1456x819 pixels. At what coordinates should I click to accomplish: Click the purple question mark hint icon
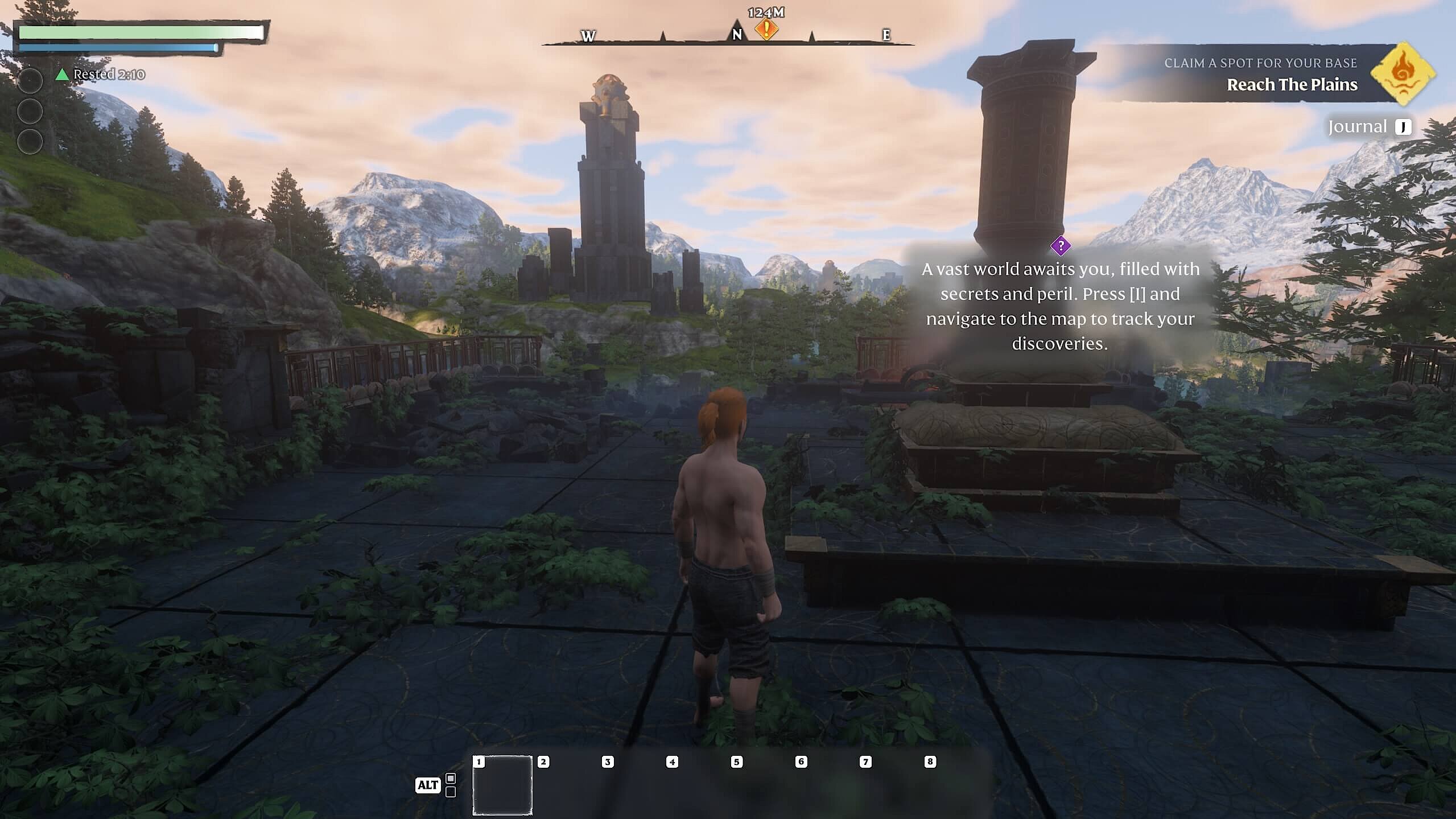[1061, 246]
